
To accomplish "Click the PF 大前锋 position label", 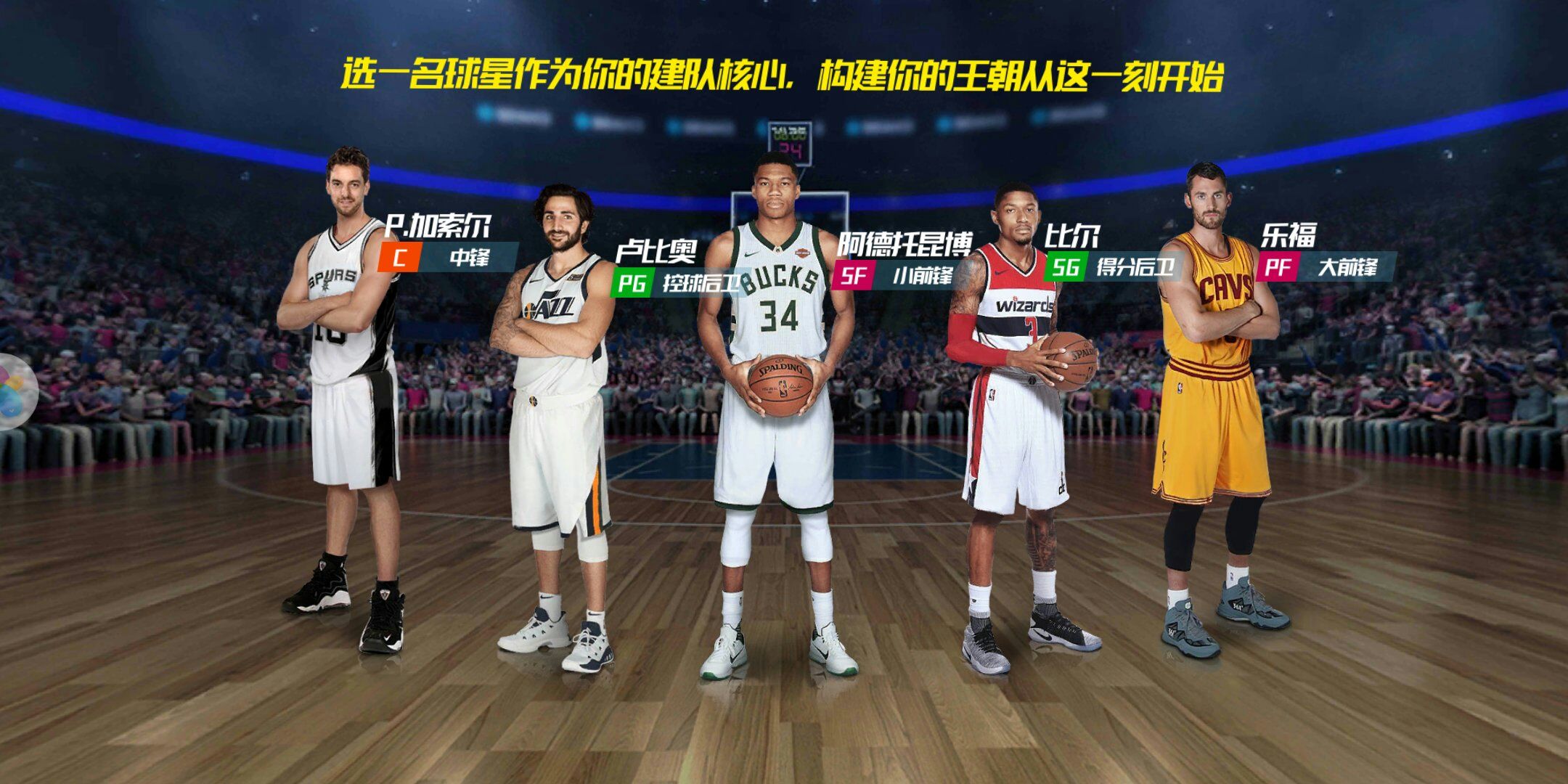I will pyautogui.click(x=1324, y=267).
